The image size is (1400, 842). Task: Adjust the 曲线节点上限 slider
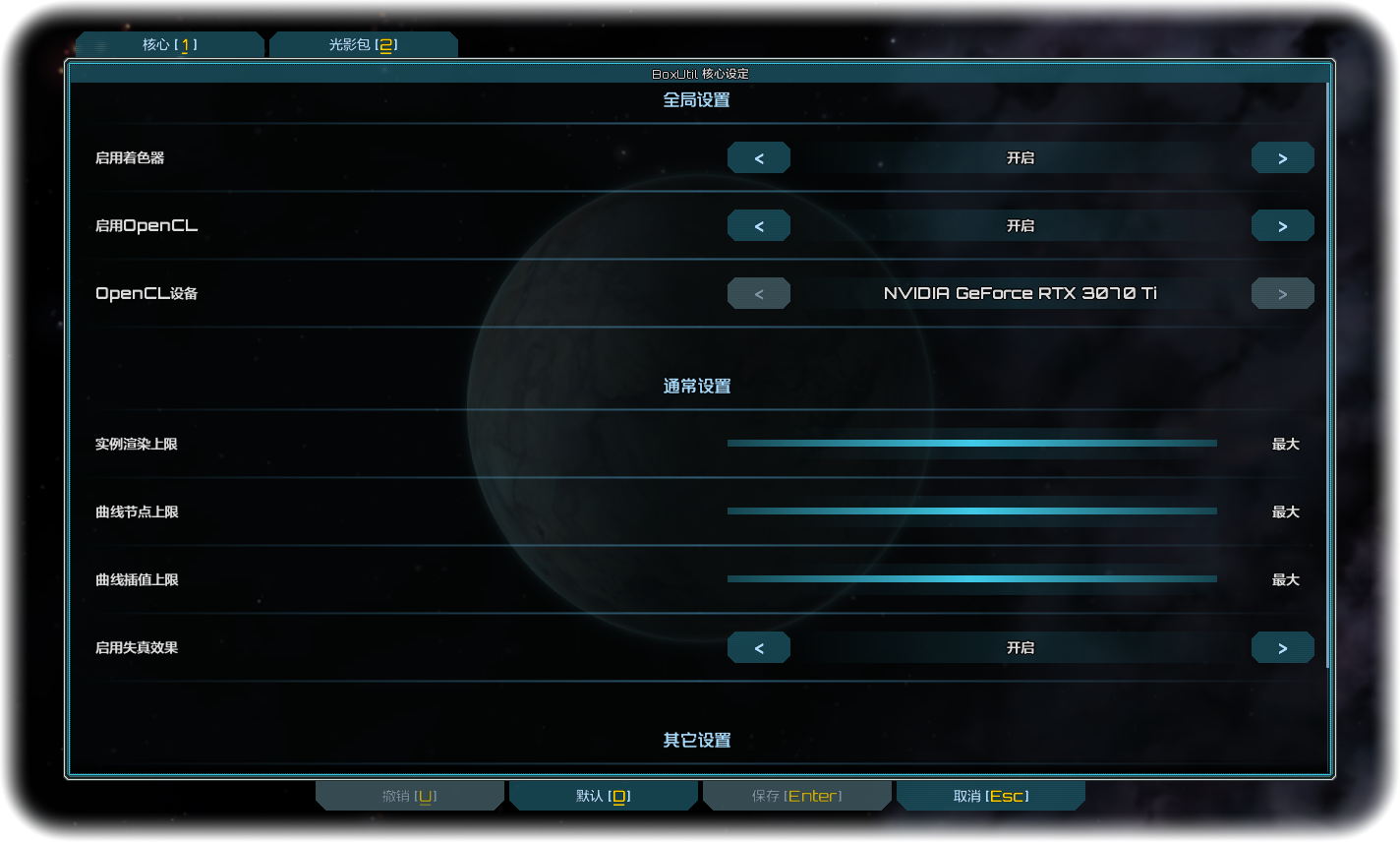pyautogui.click(x=971, y=511)
